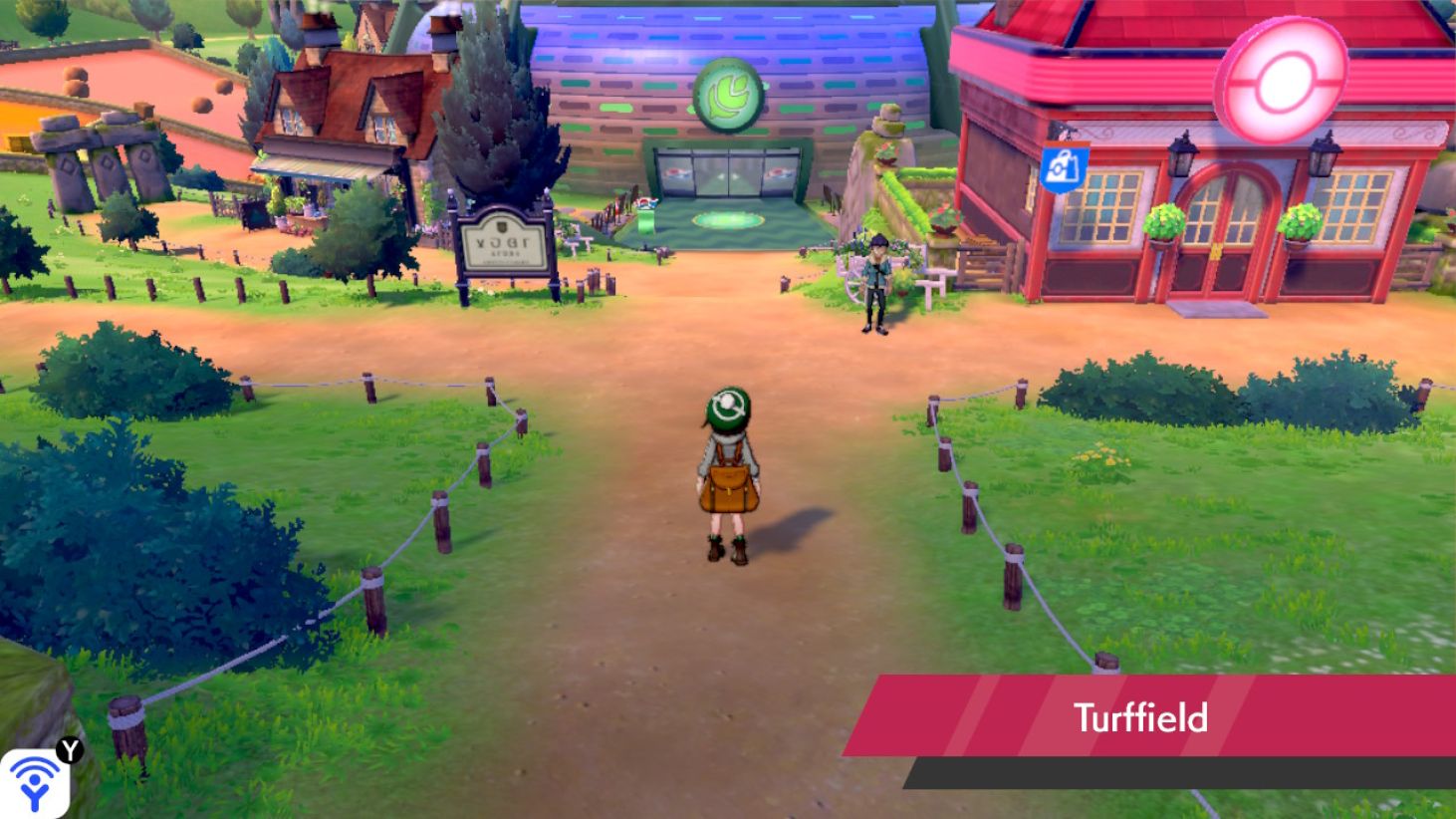
Task: Select the player character with the backpack
Action: pos(728,478)
